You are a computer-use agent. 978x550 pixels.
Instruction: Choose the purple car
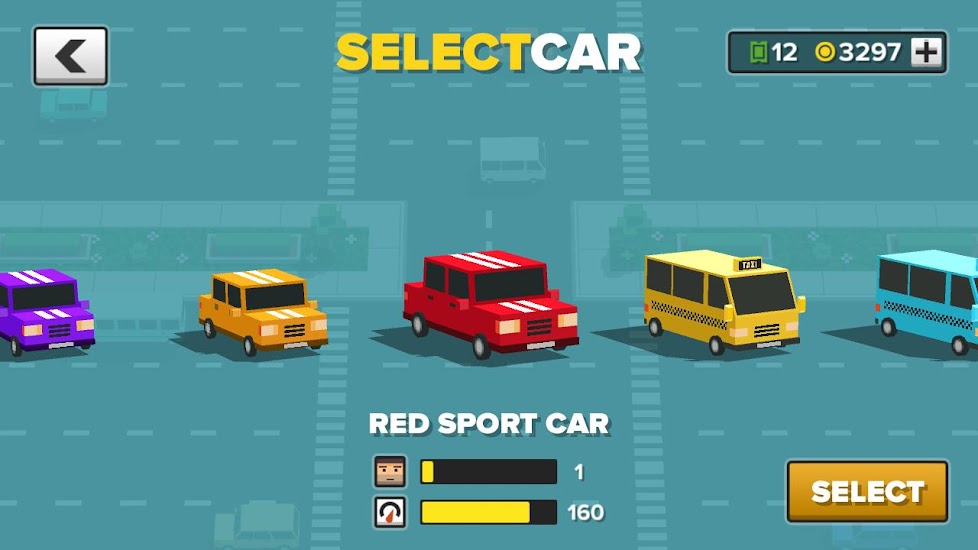pos(45,310)
